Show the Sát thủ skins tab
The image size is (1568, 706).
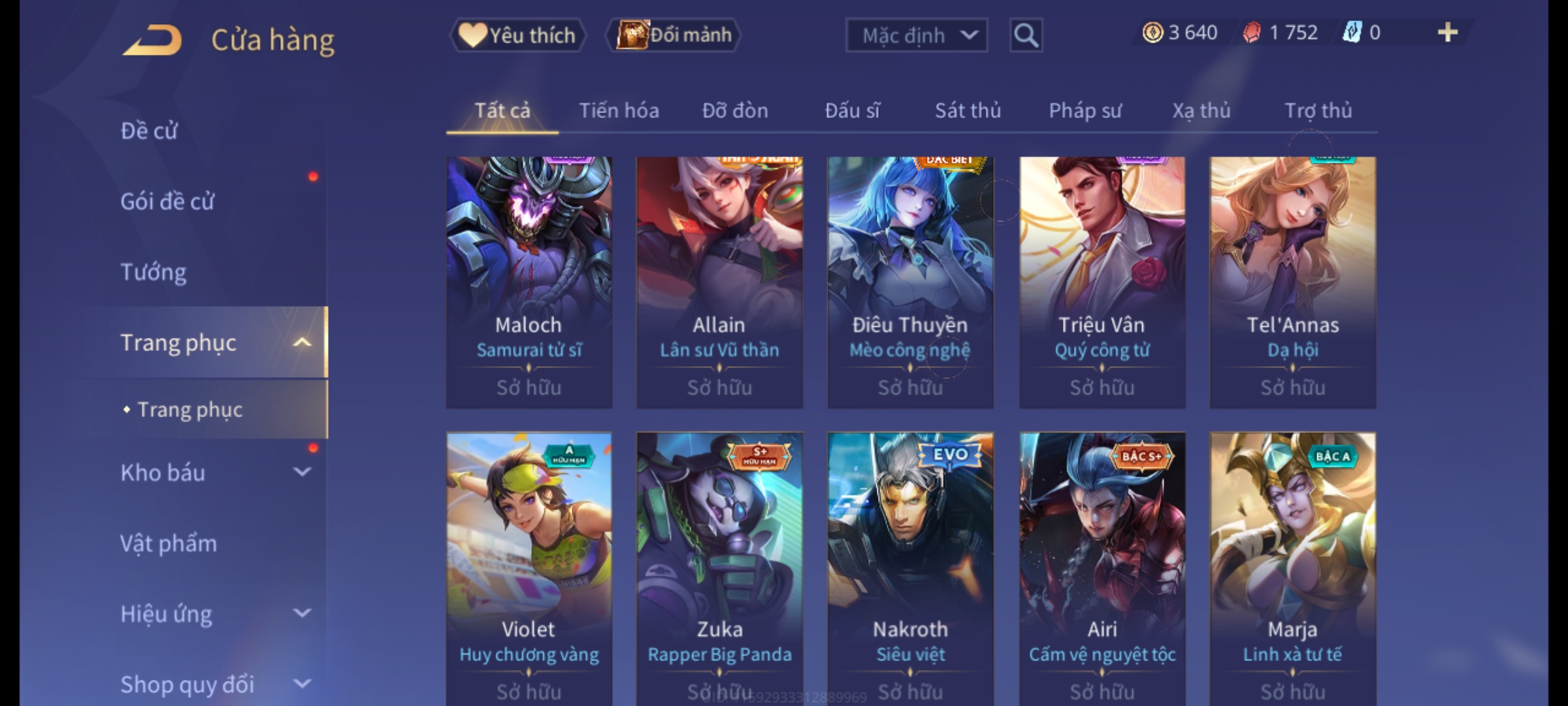(x=968, y=111)
